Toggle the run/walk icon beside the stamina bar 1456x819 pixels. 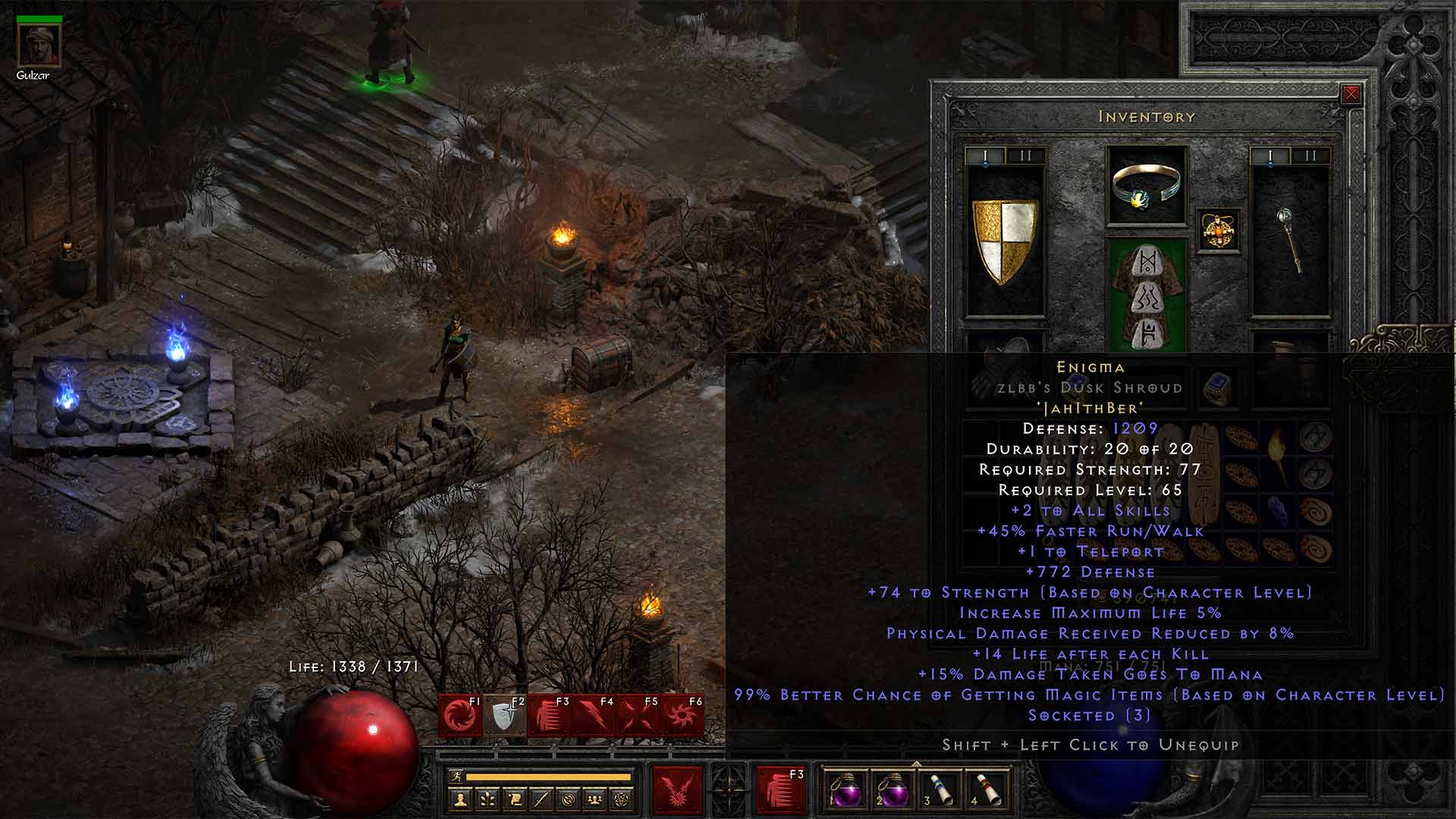456,777
